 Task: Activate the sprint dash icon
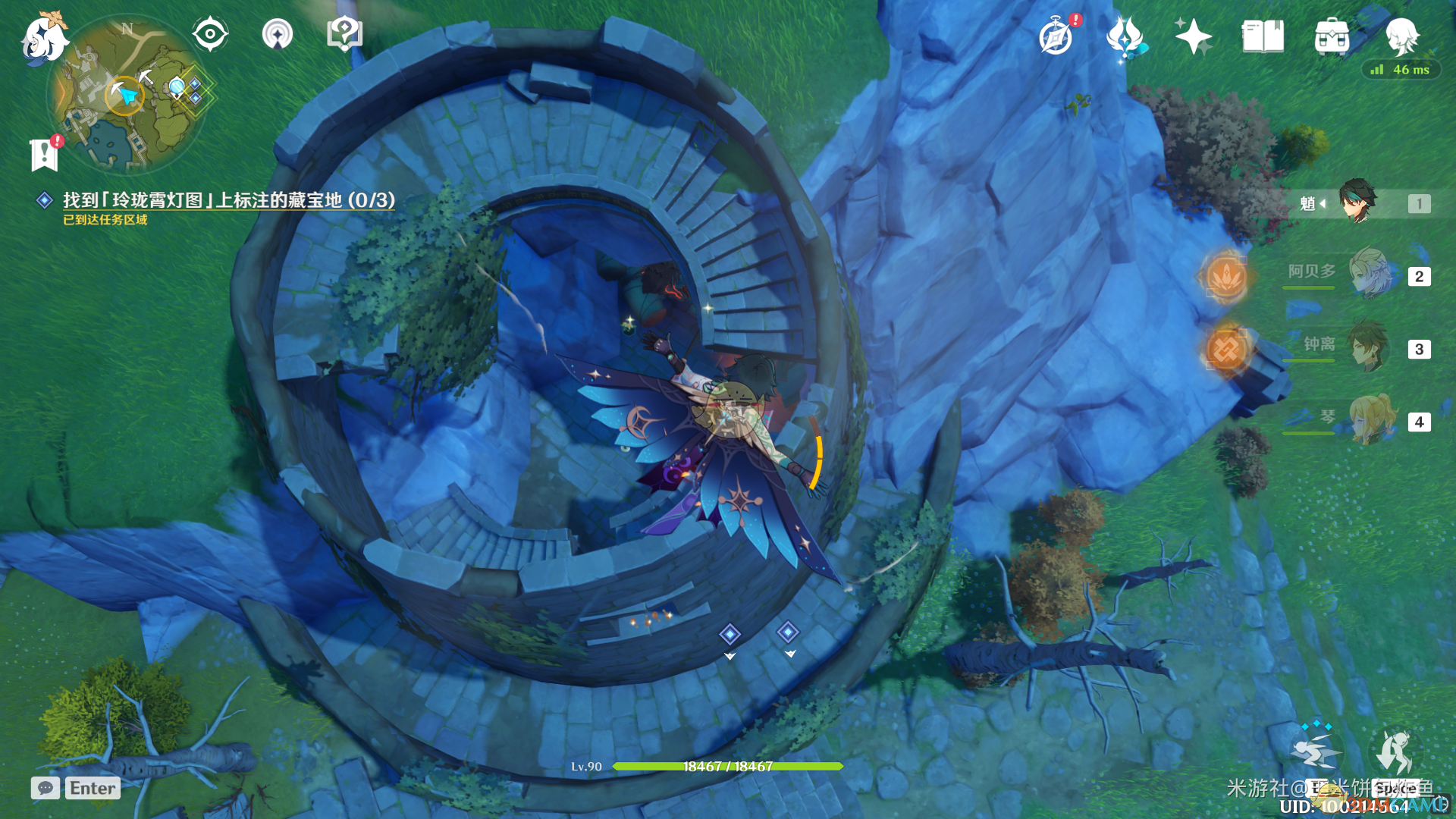pyautogui.click(x=1317, y=751)
